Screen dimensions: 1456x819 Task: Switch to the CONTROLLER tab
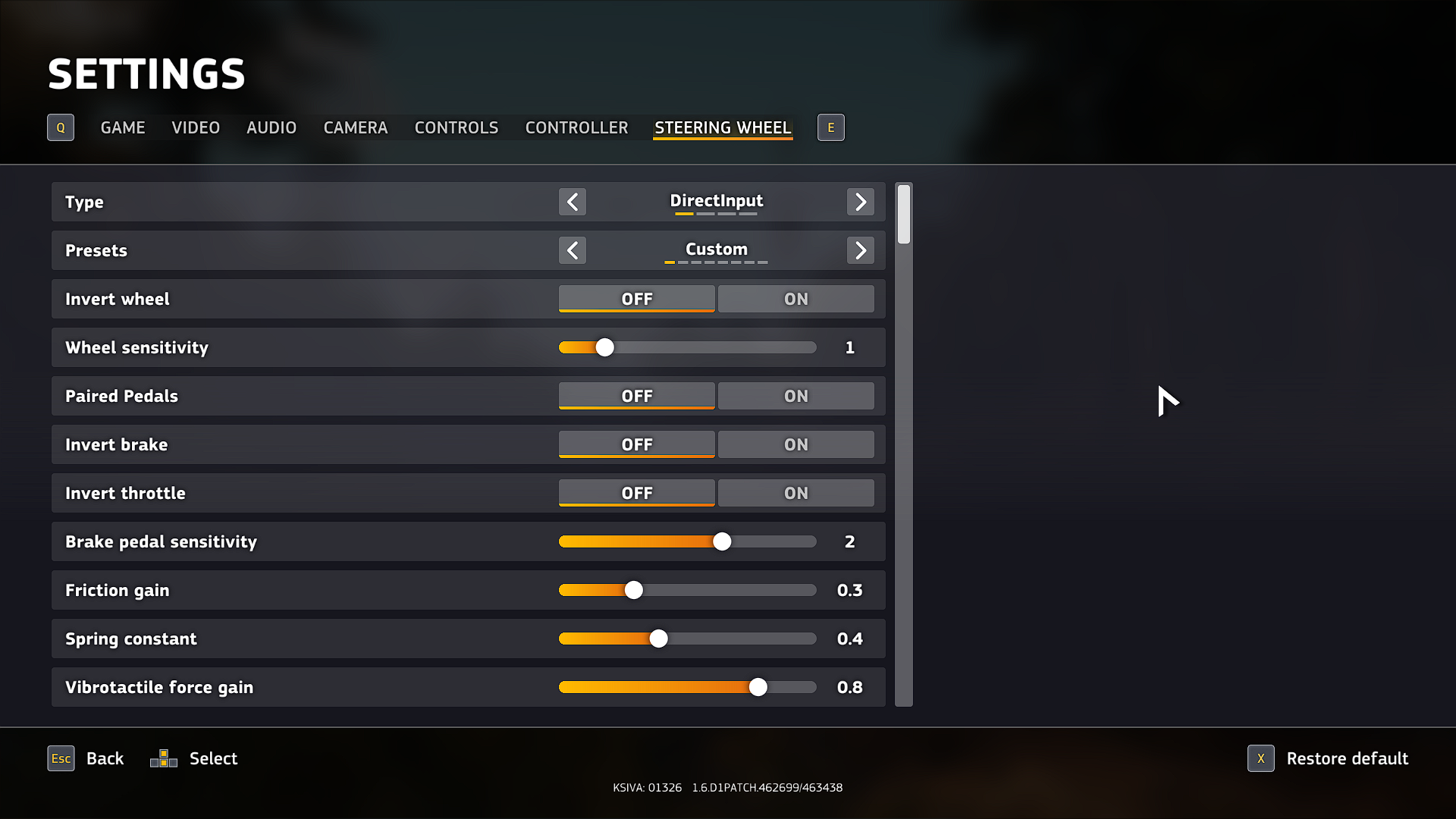pos(576,127)
